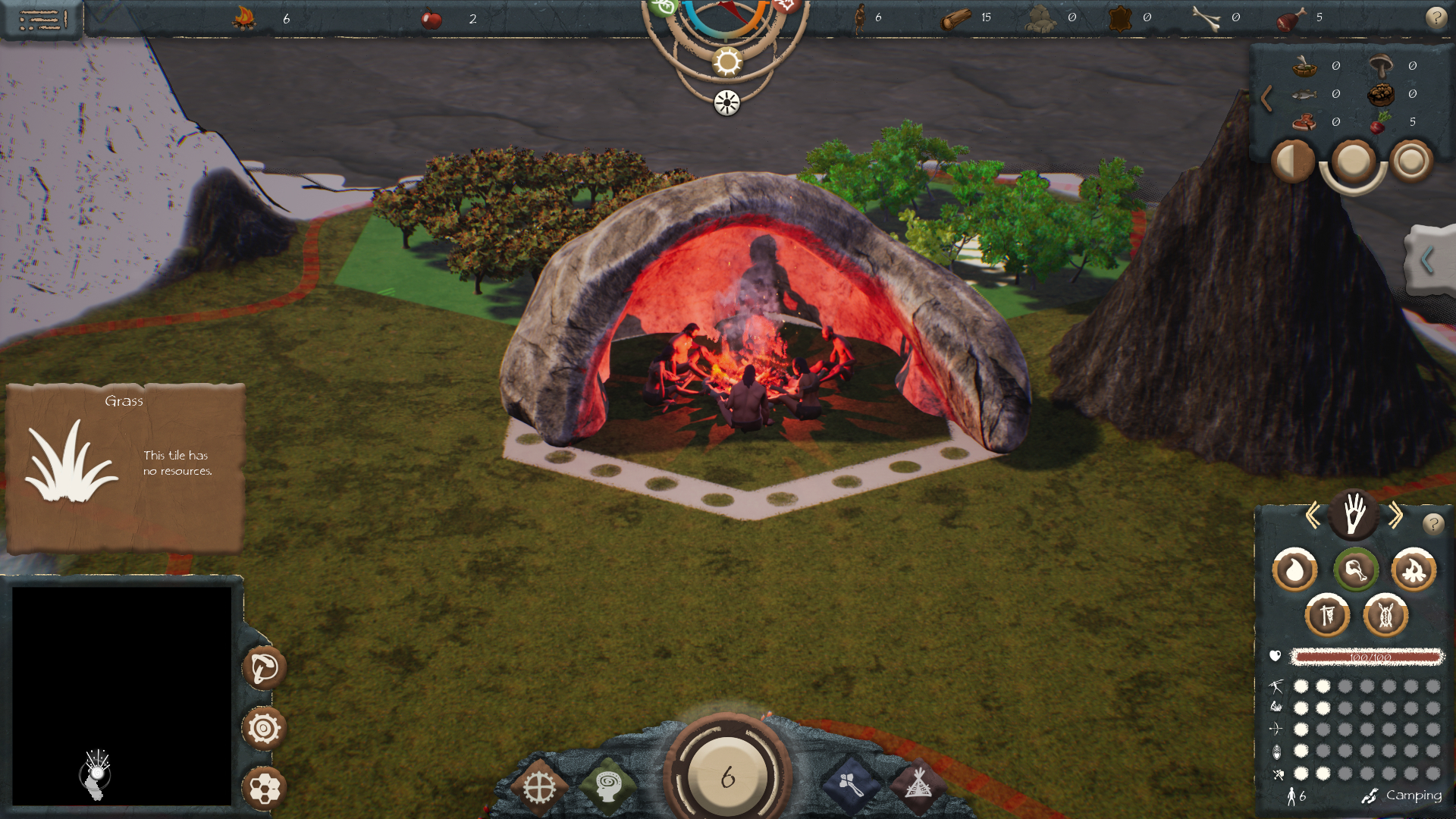The image size is (1456, 819).
Task: Select the full-circle ration button
Action: (x=1353, y=161)
